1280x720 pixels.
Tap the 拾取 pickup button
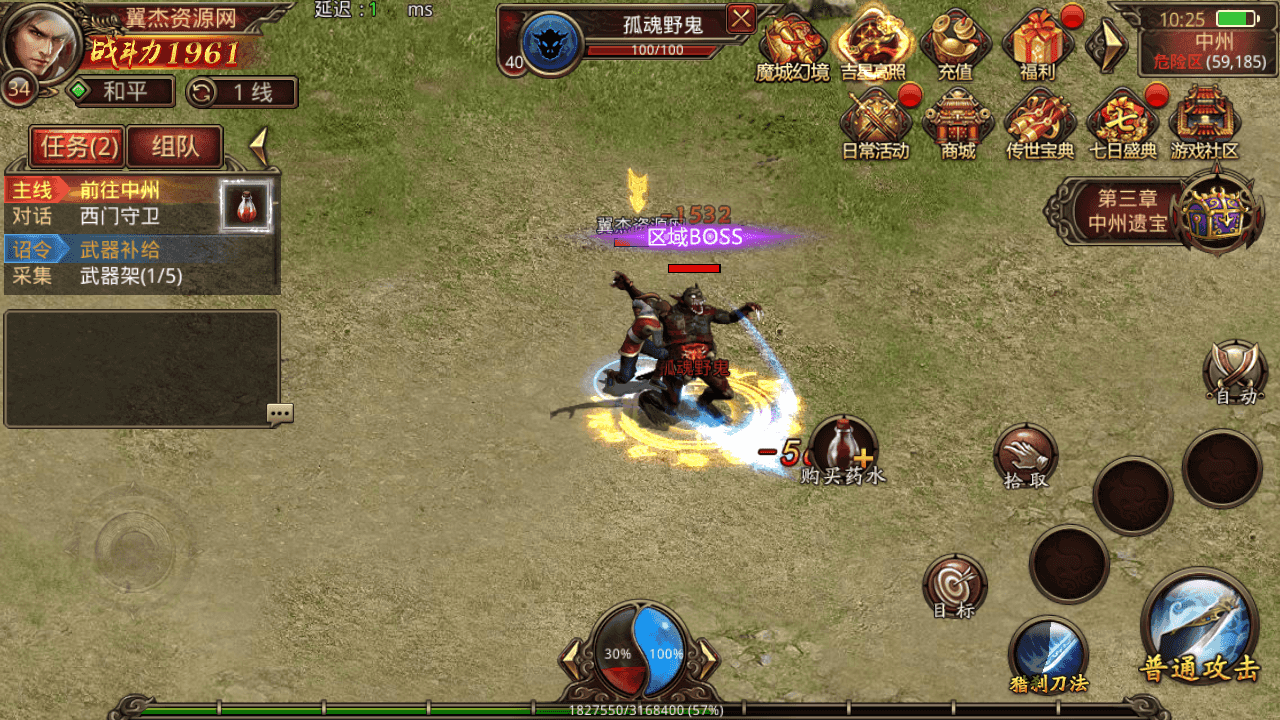[1026, 456]
